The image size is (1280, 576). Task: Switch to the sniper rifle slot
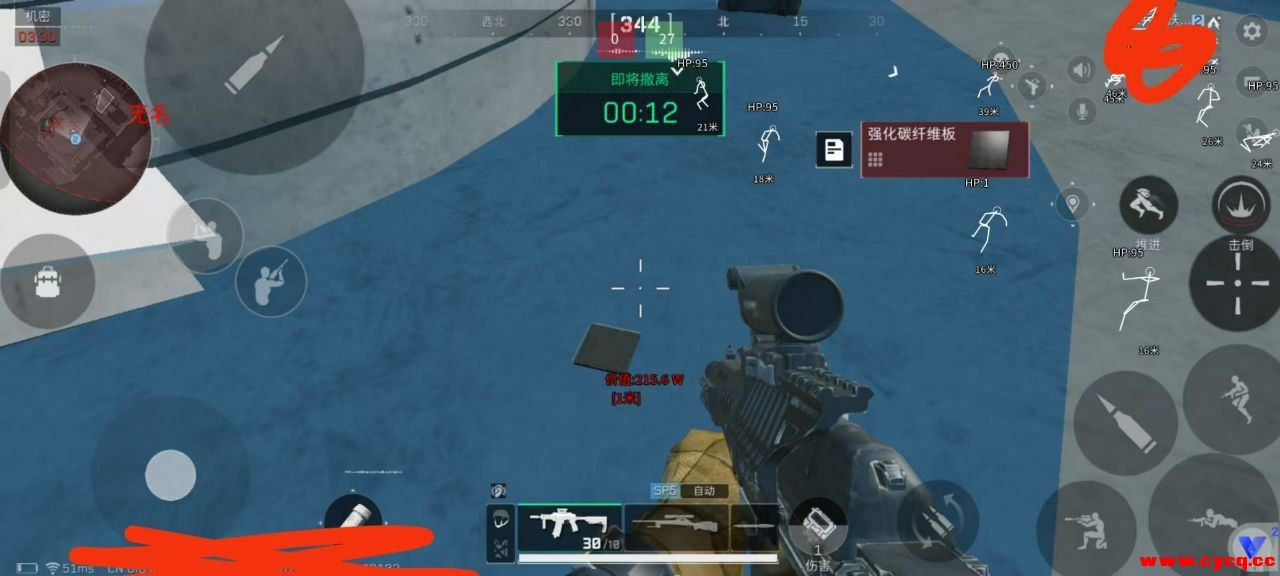coord(676,526)
